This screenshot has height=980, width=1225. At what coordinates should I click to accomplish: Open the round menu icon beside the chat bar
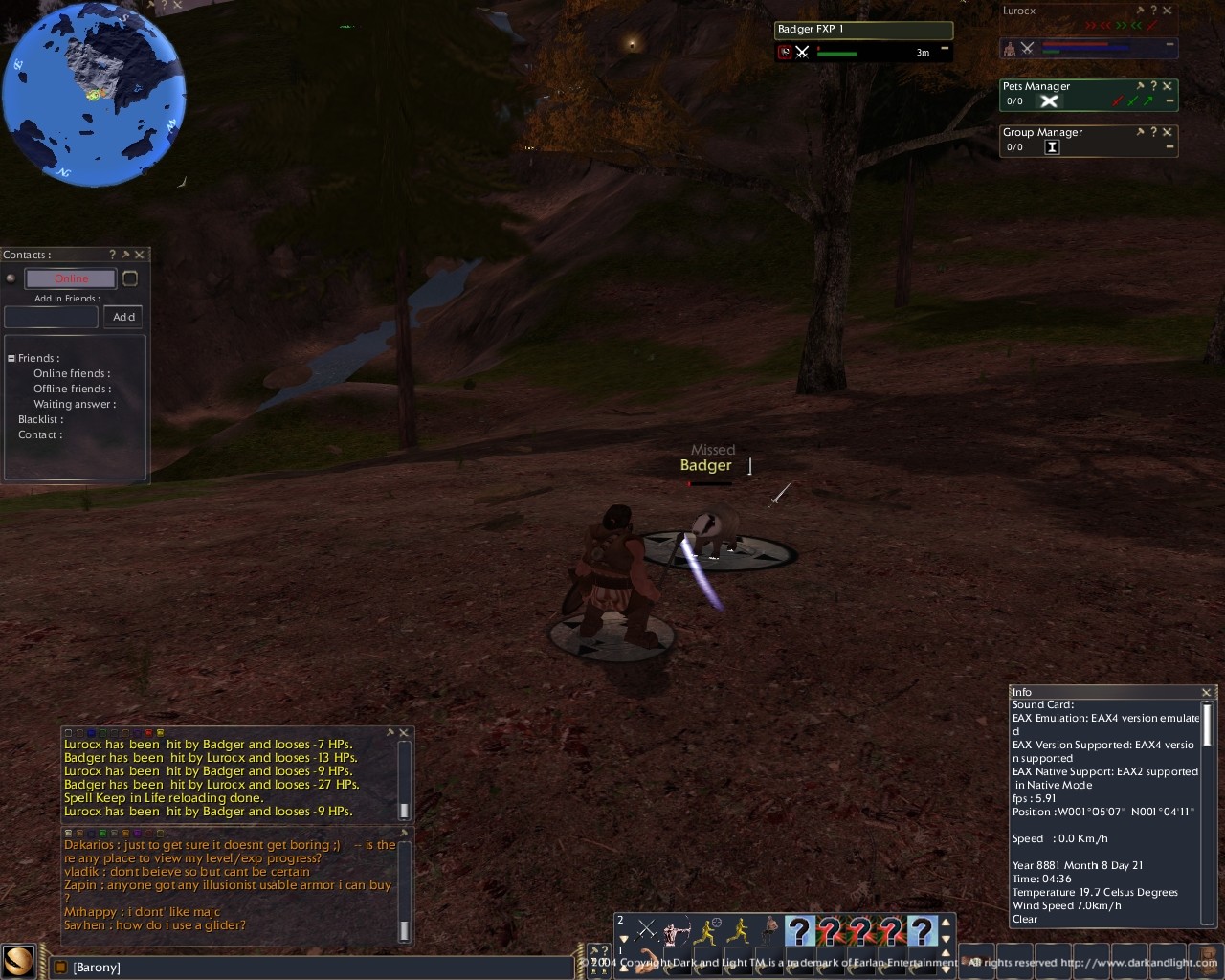click(18, 961)
